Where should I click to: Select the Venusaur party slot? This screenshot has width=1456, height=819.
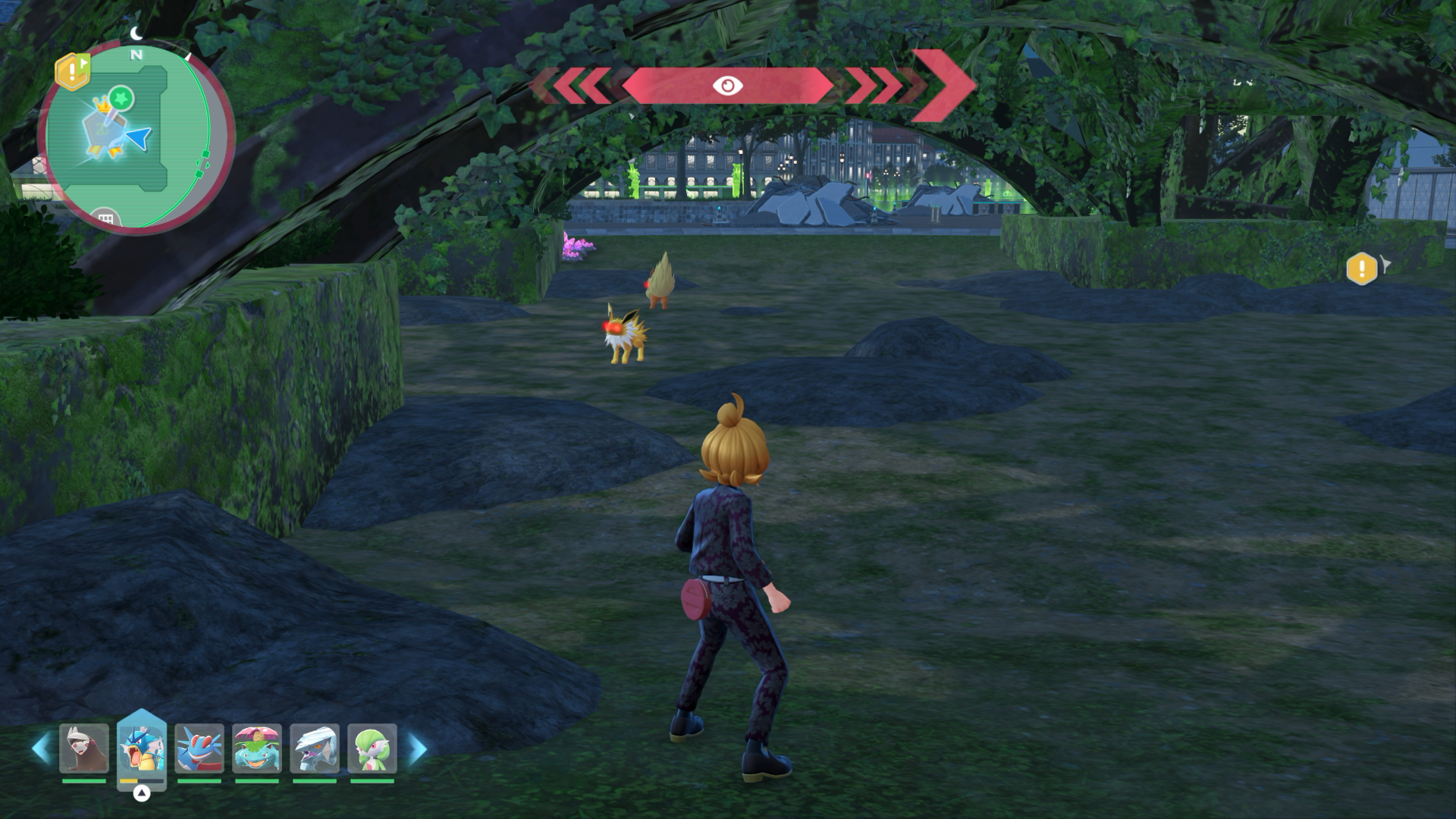click(257, 748)
